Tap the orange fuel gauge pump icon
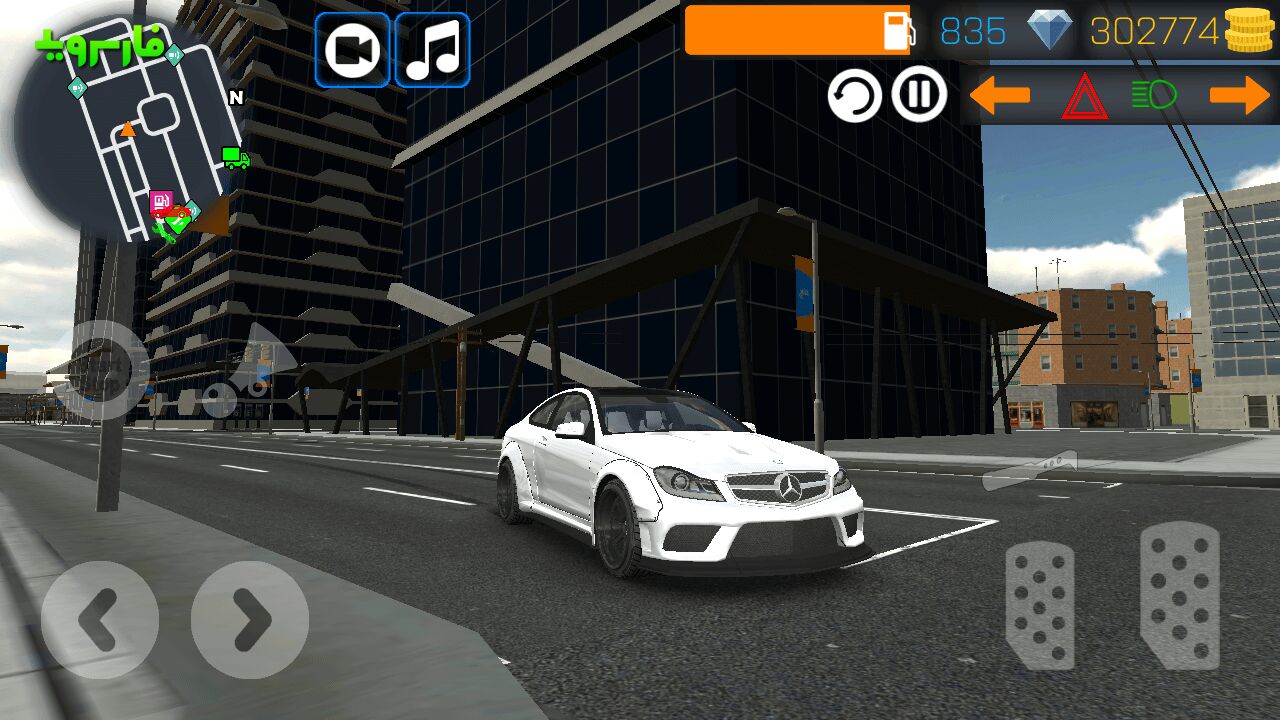This screenshot has width=1280, height=720. [x=897, y=31]
